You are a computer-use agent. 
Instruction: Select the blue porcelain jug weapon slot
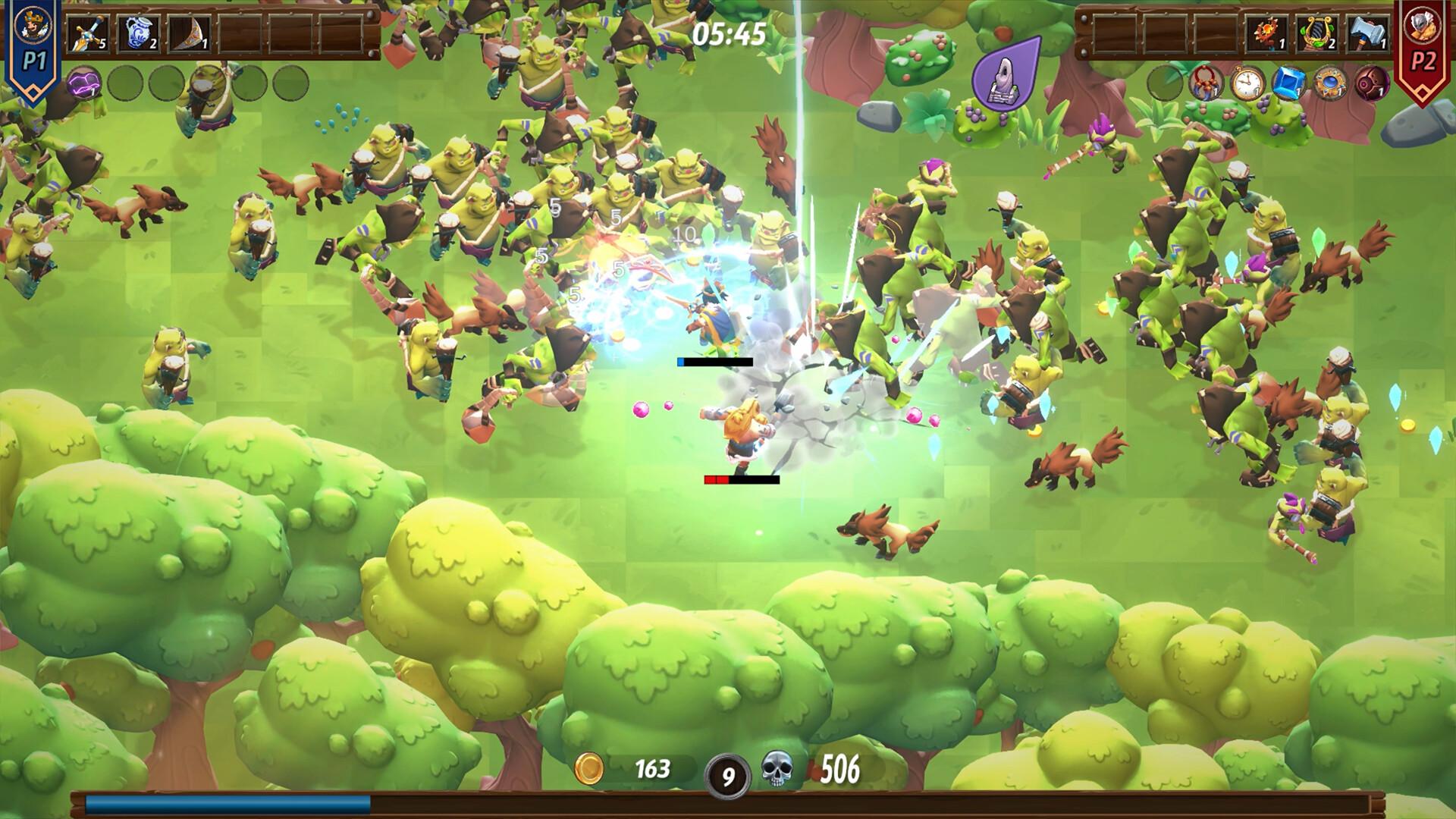[138, 33]
